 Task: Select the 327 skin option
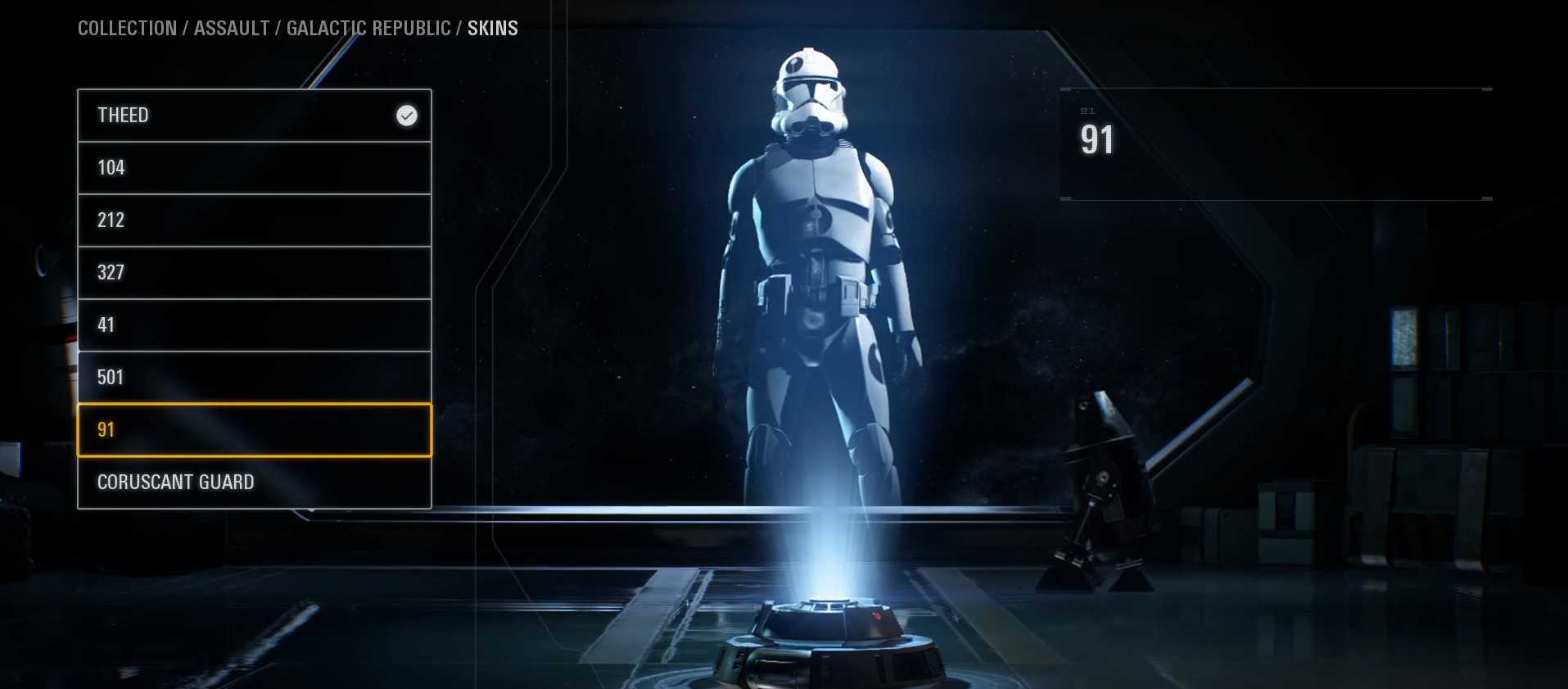pyautogui.click(x=254, y=273)
